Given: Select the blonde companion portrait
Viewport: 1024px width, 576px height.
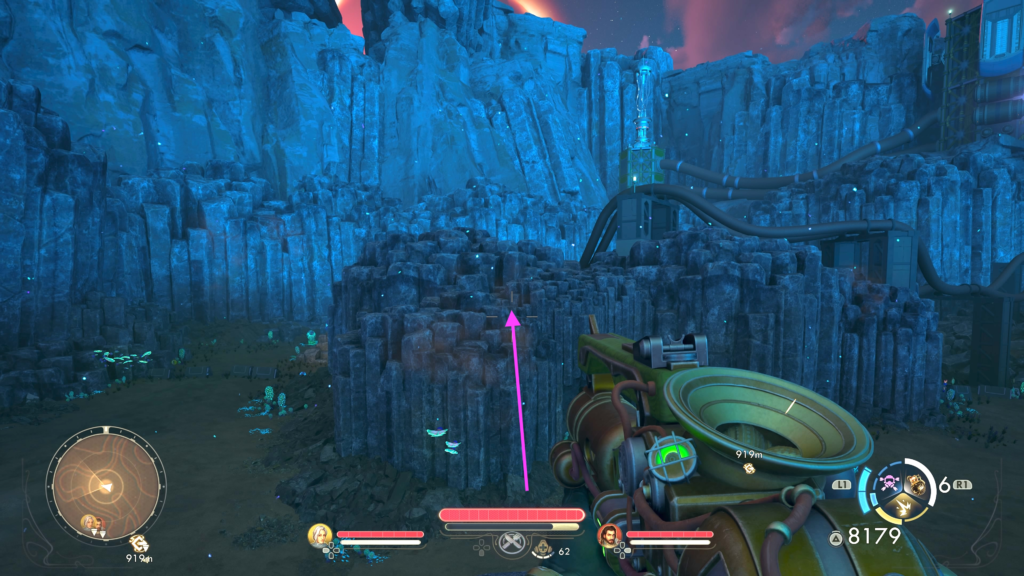Looking at the screenshot, I should pos(320,535).
